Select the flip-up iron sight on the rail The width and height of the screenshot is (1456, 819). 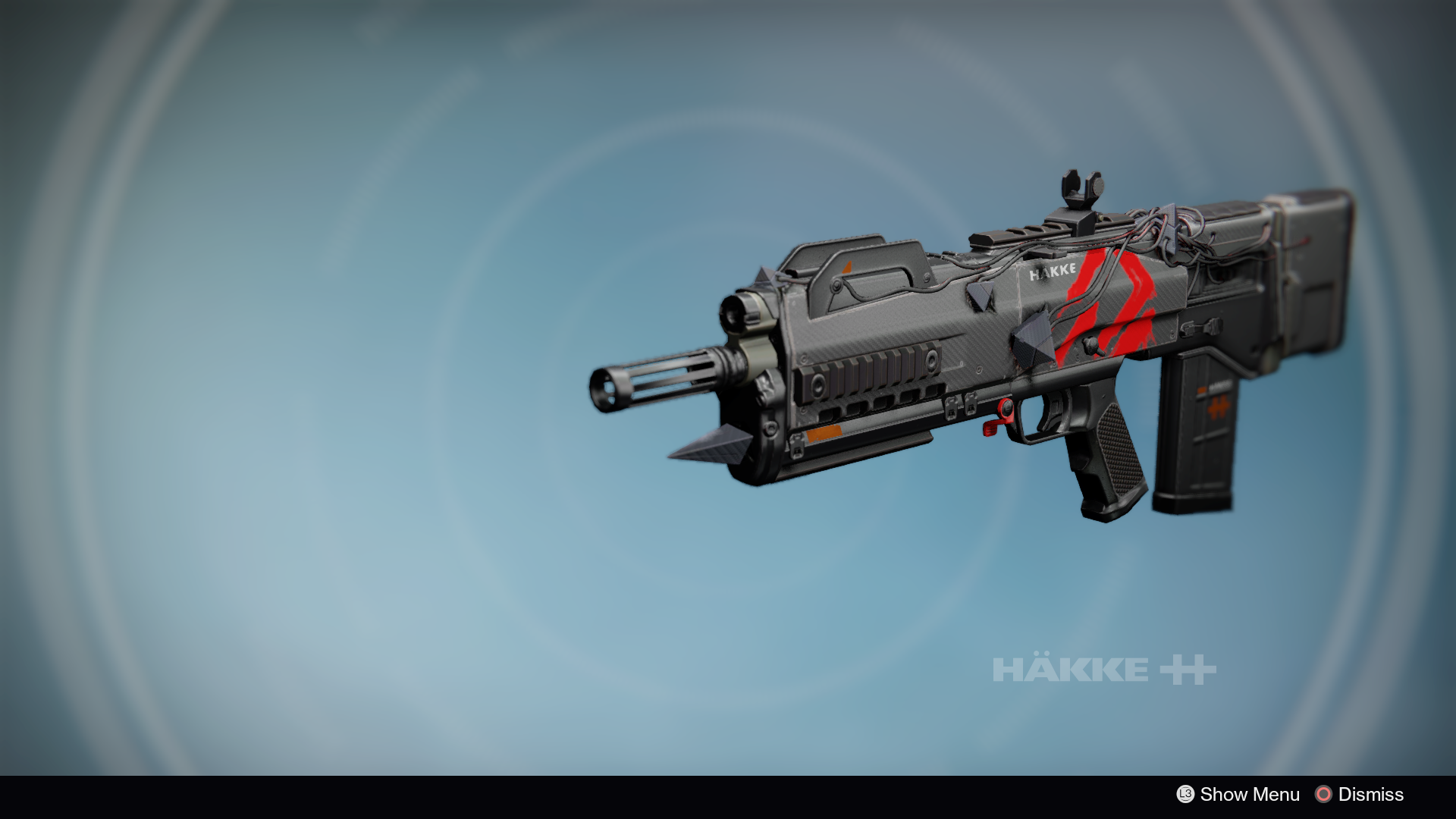click(x=1080, y=188)
